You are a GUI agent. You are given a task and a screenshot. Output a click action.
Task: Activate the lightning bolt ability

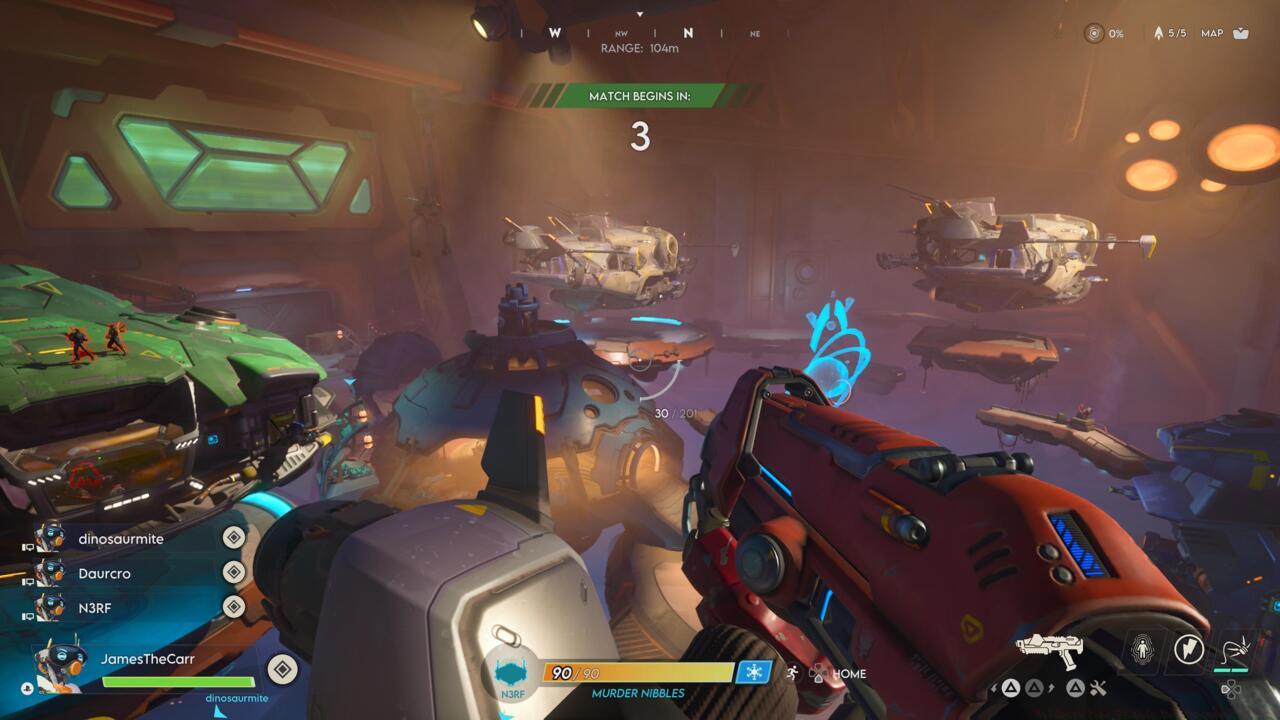coord(1189,650)
